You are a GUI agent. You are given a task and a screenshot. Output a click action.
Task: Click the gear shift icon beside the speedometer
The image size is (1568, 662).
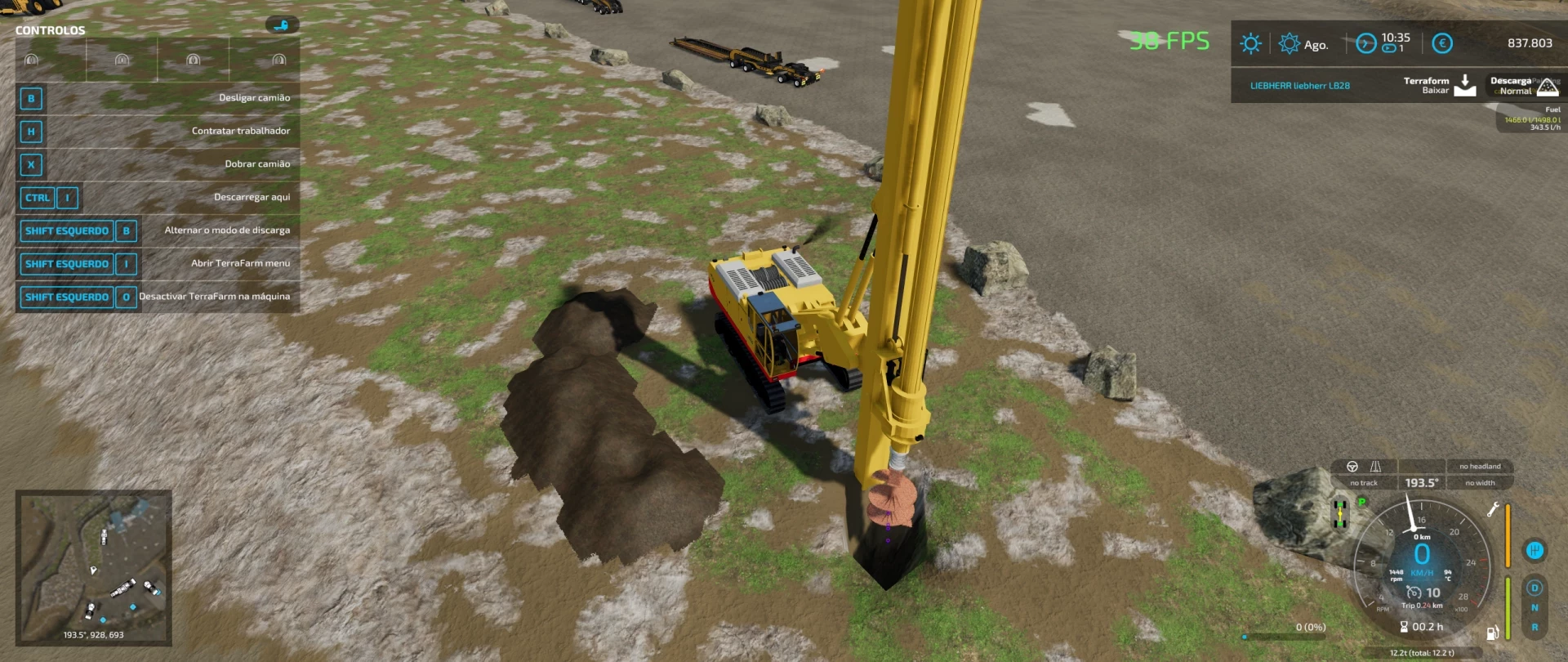(1536, 550)
